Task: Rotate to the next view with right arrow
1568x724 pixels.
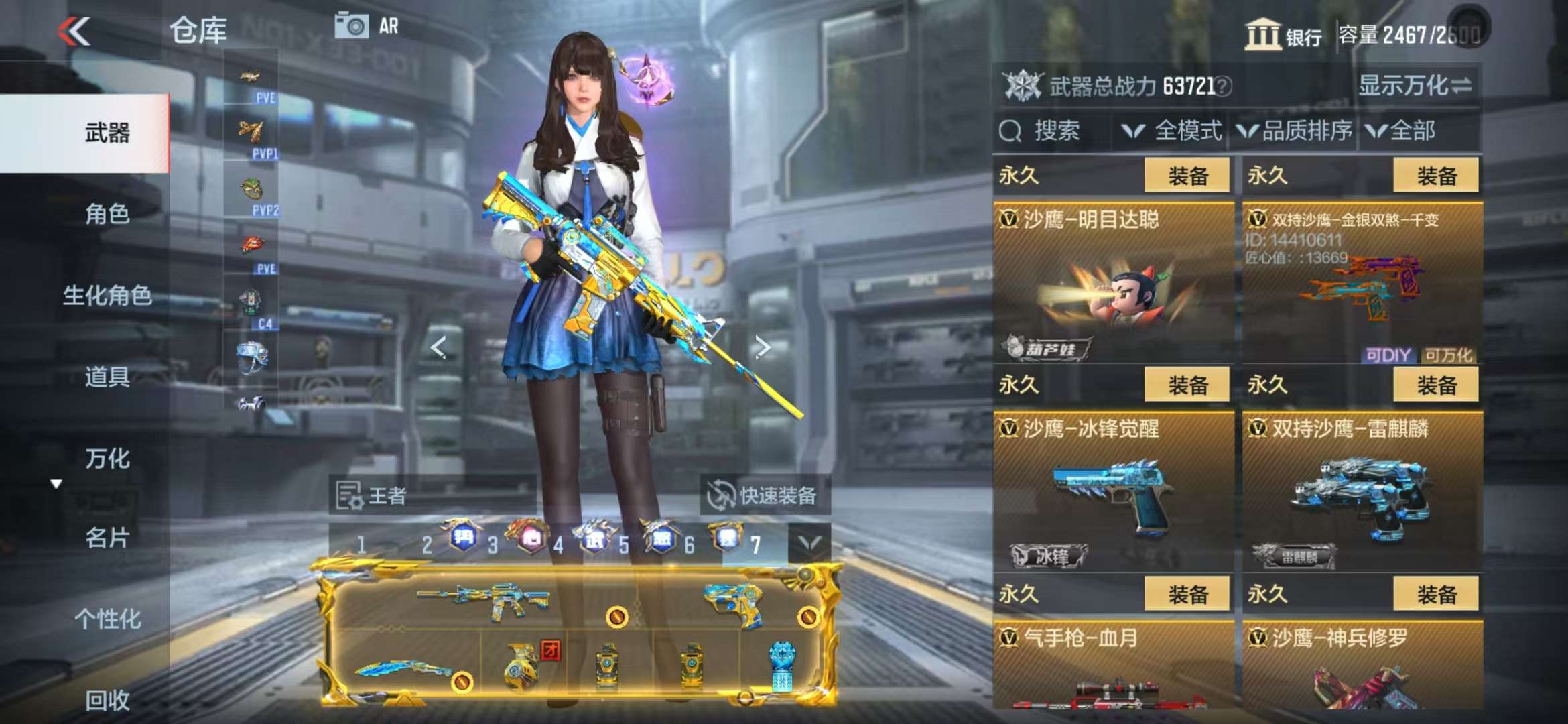Action: click(x=763, y=347)
